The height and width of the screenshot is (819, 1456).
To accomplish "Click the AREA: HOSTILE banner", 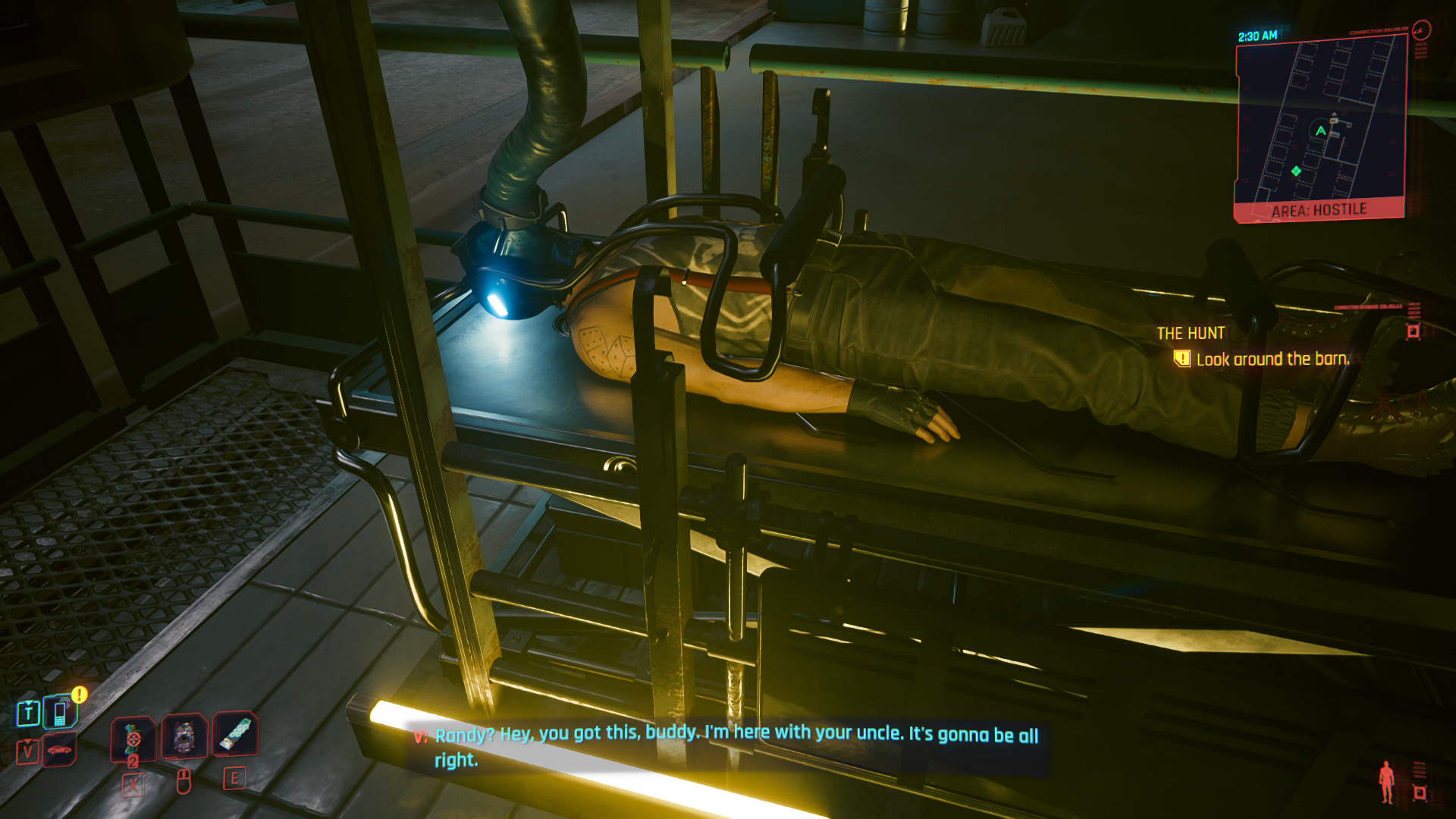I will click(x=1319, y=209).
